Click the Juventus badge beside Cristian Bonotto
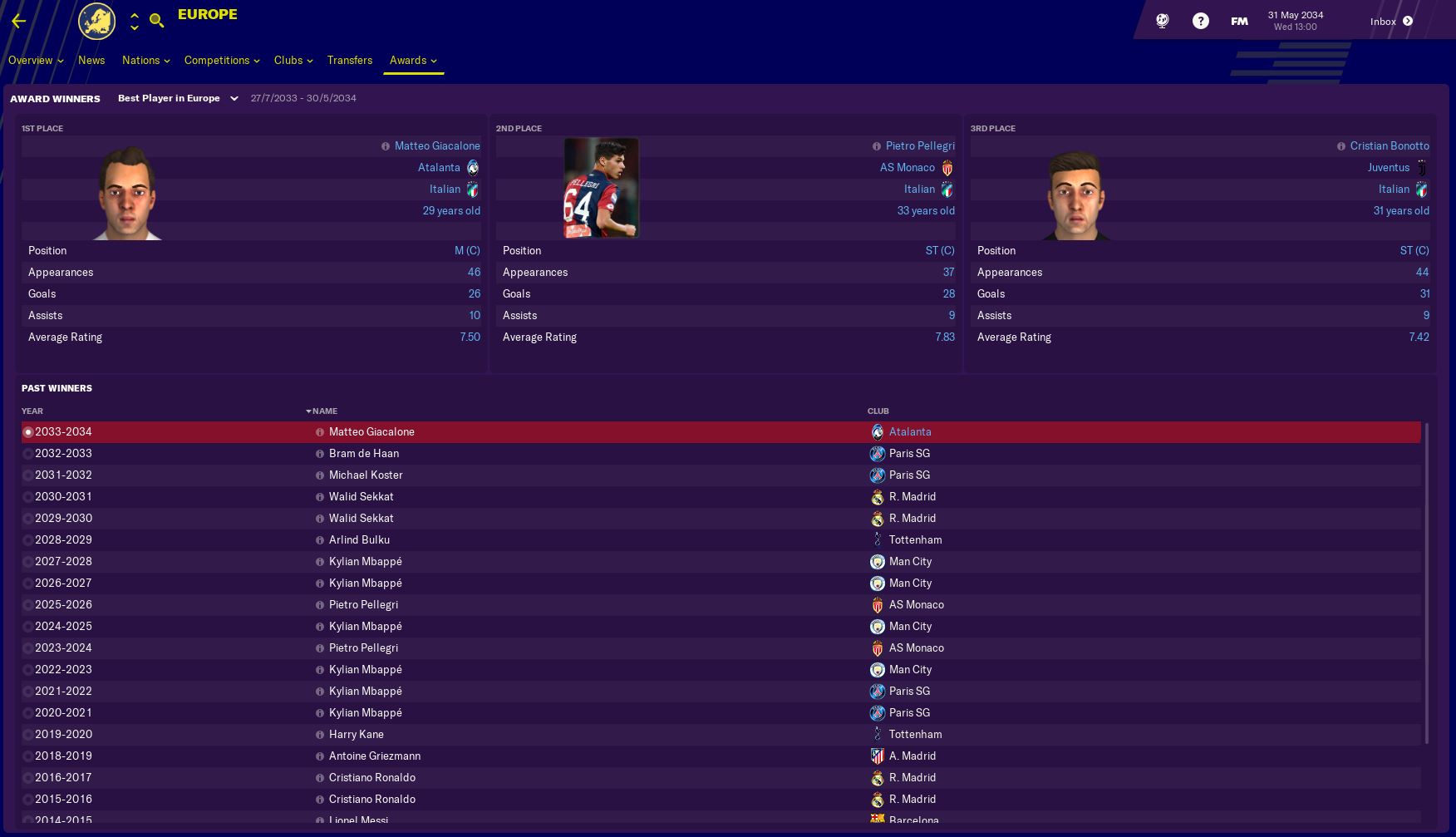This screenshot has width=1456, height=837. [x=1421, y=167]
